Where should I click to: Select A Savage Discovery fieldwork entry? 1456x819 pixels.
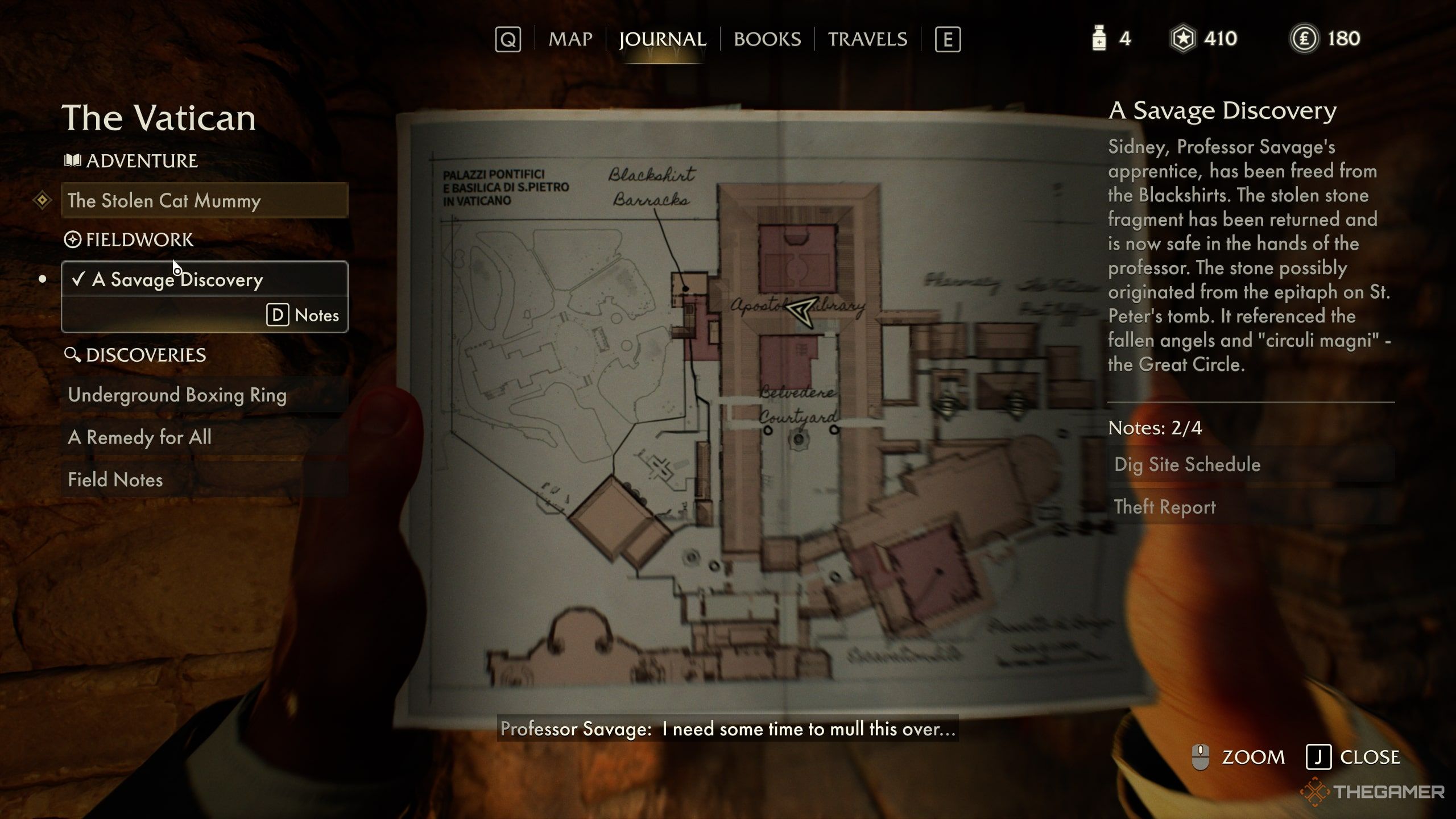coord(204,279)
